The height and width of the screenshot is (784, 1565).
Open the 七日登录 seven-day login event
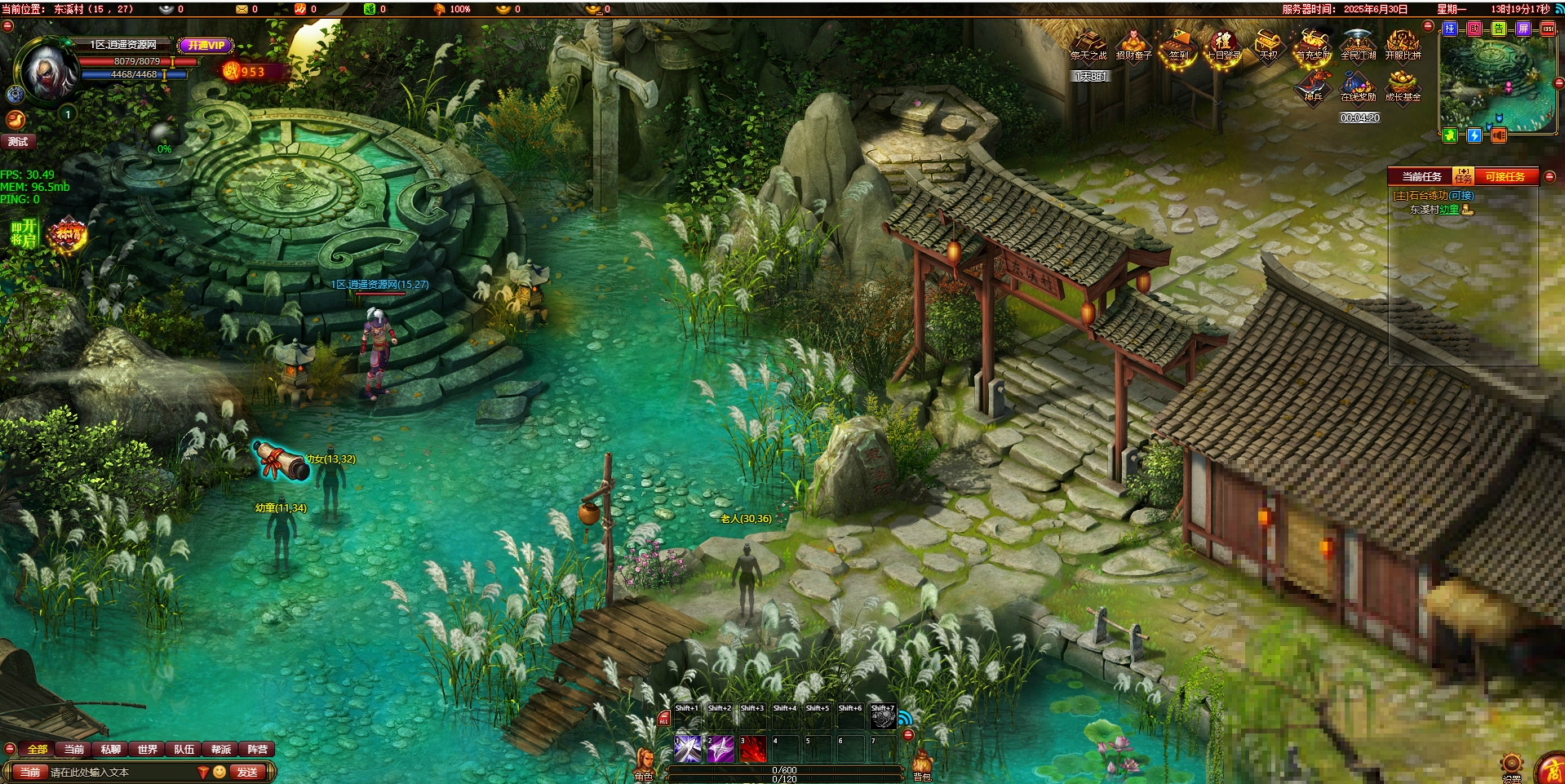[x=1221, y=46]
